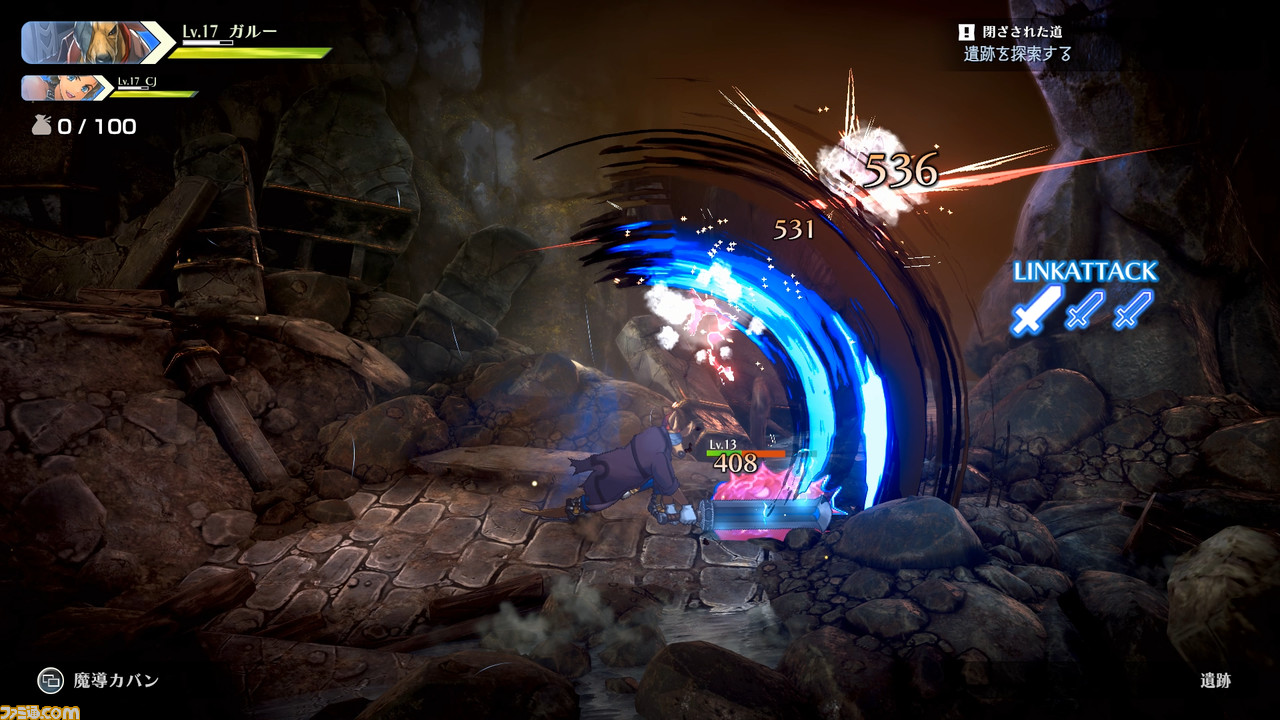Click the money pouch icon
This screenshot has height=720, width=1280.
[x=39, y=126]
